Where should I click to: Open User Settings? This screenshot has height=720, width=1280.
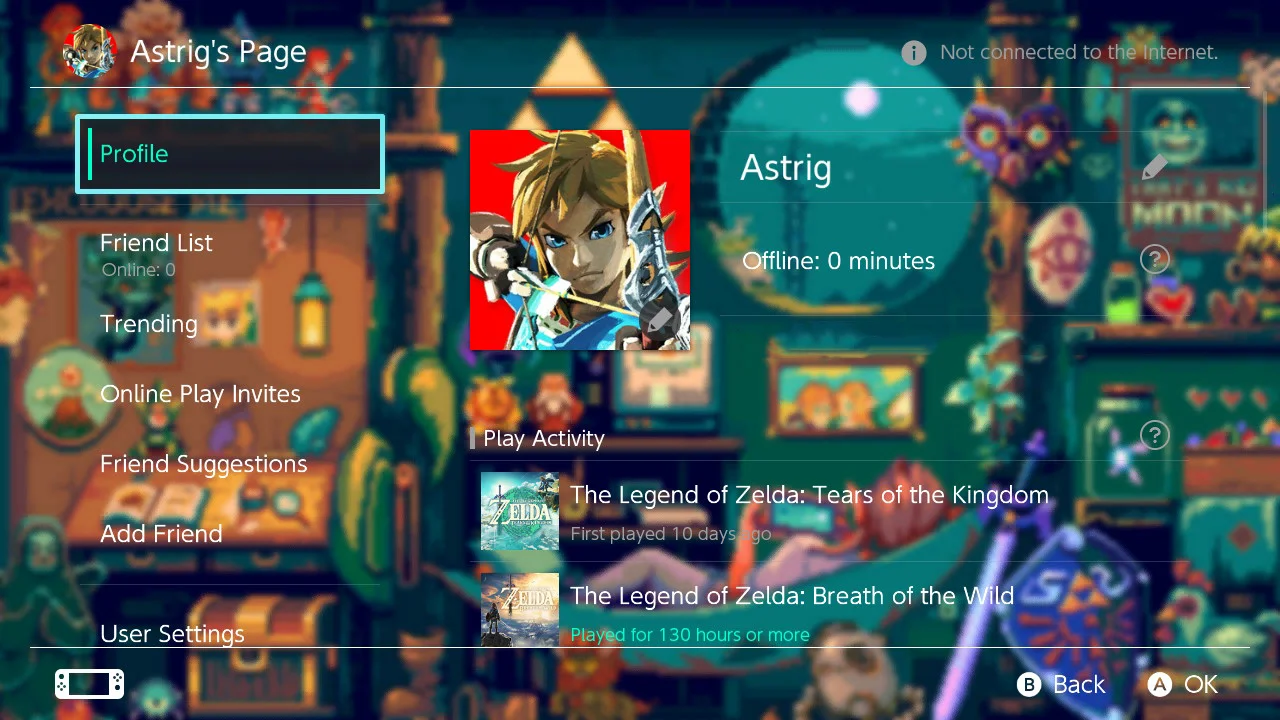[x=172, y=634]
